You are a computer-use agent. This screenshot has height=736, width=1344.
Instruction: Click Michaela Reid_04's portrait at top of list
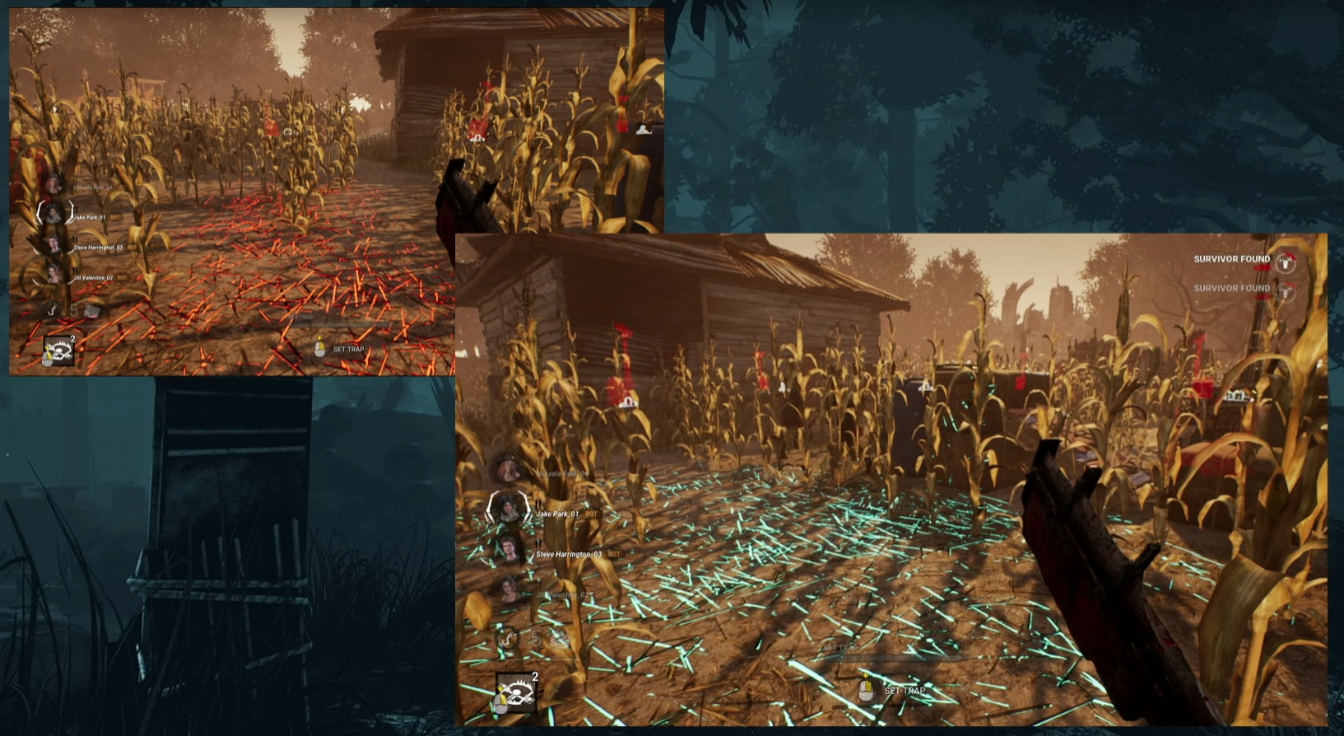pyautogui.click(x=506, y=468)
